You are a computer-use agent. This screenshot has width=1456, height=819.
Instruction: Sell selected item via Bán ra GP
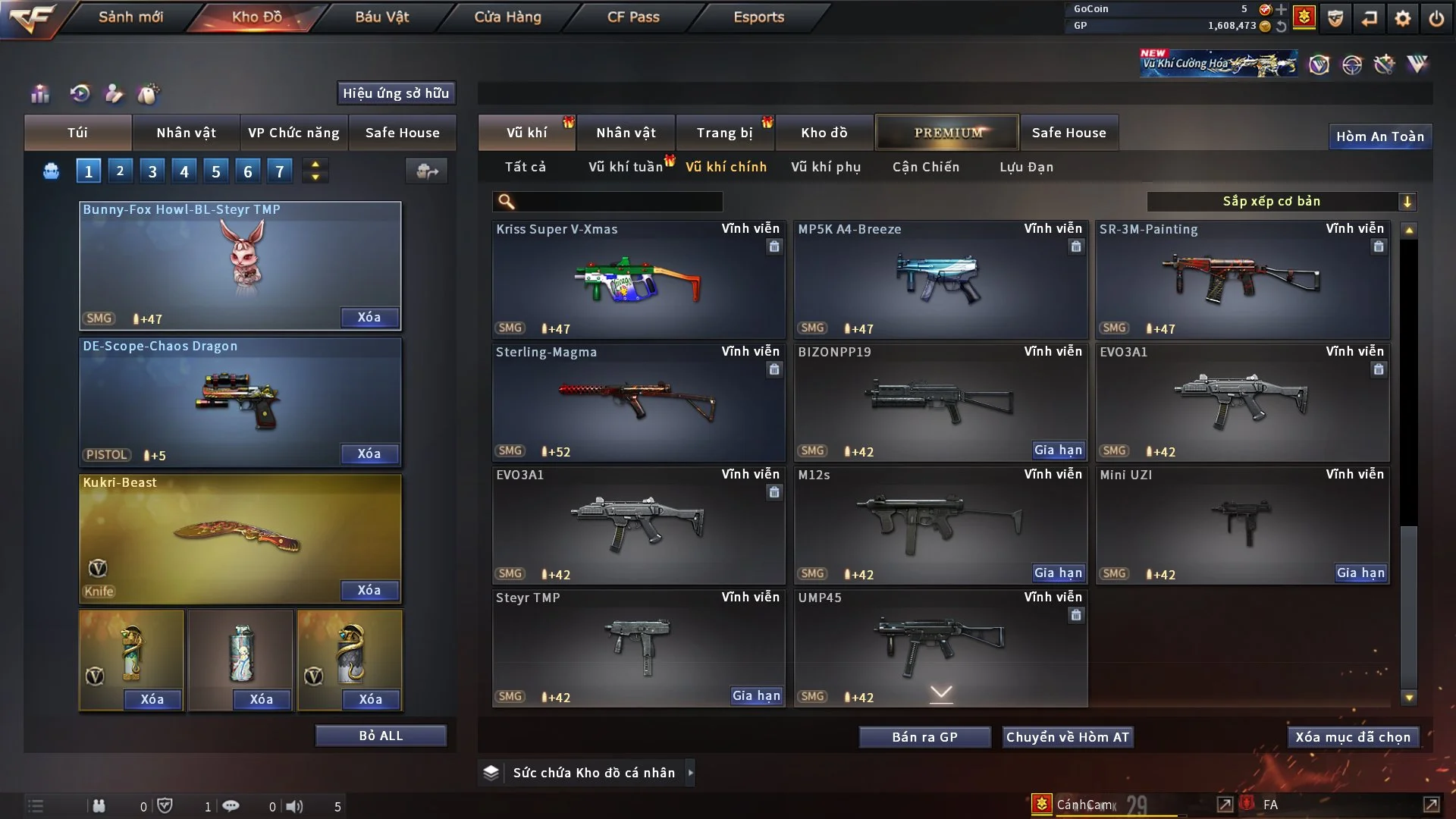pyautogui.click(x=924, y=737)
